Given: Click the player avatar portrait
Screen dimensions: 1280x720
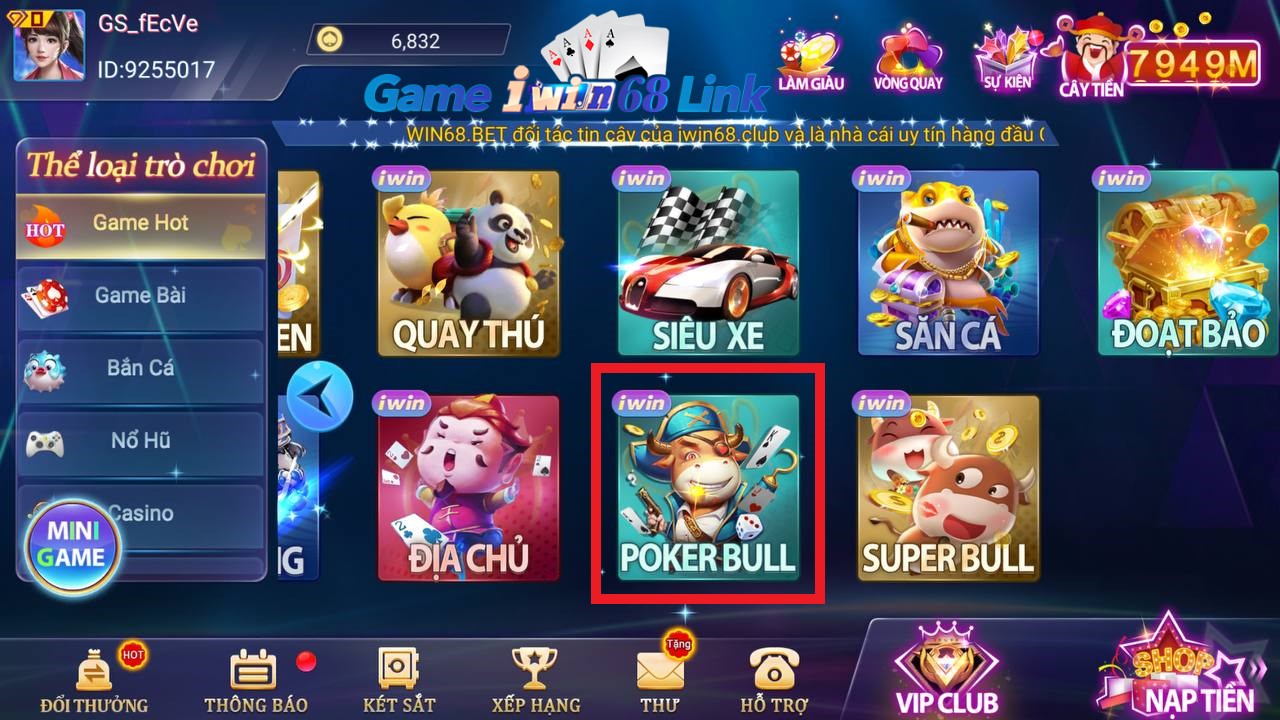Looking at the screenshot, I should coord(48,46).
